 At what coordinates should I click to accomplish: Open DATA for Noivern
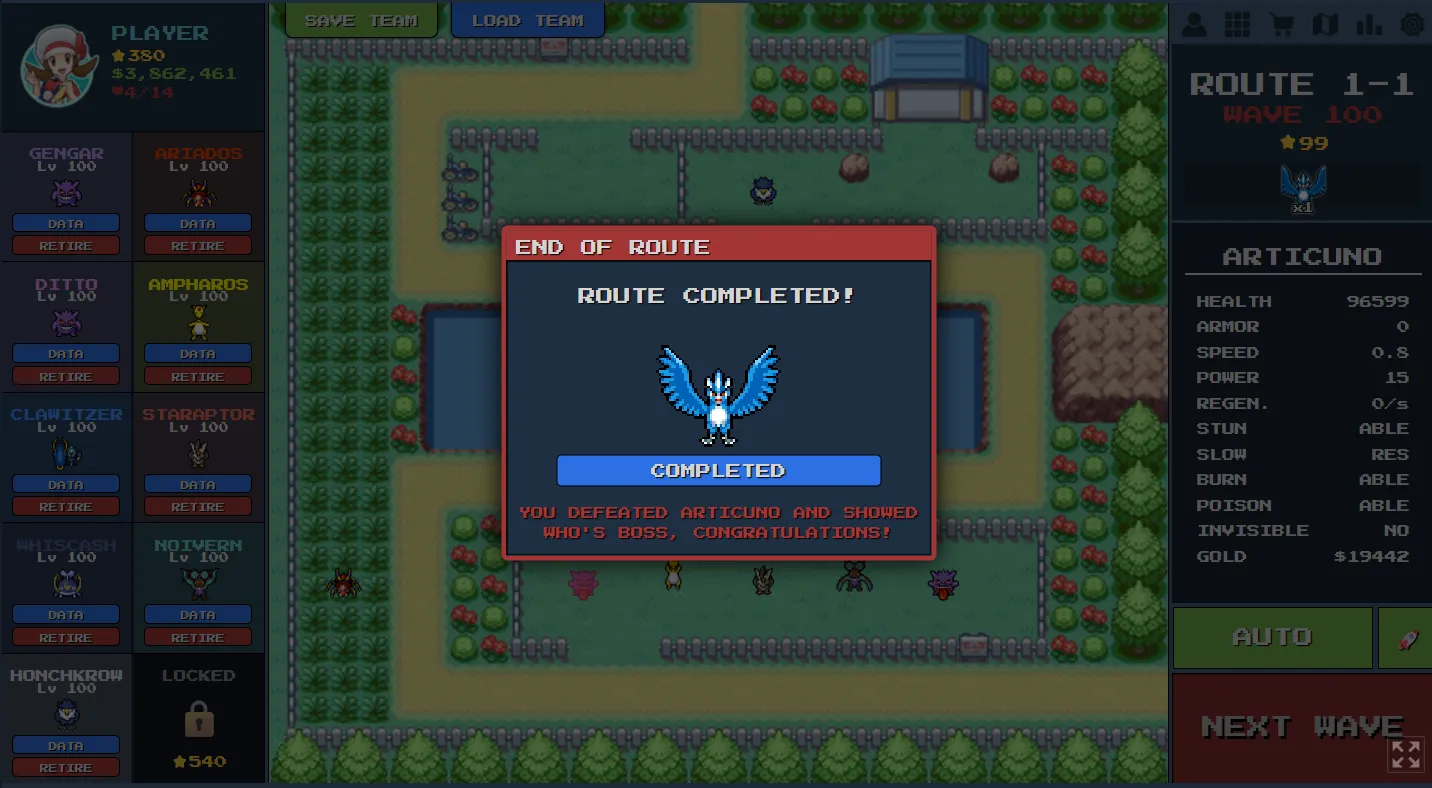[x=197, y=614]
